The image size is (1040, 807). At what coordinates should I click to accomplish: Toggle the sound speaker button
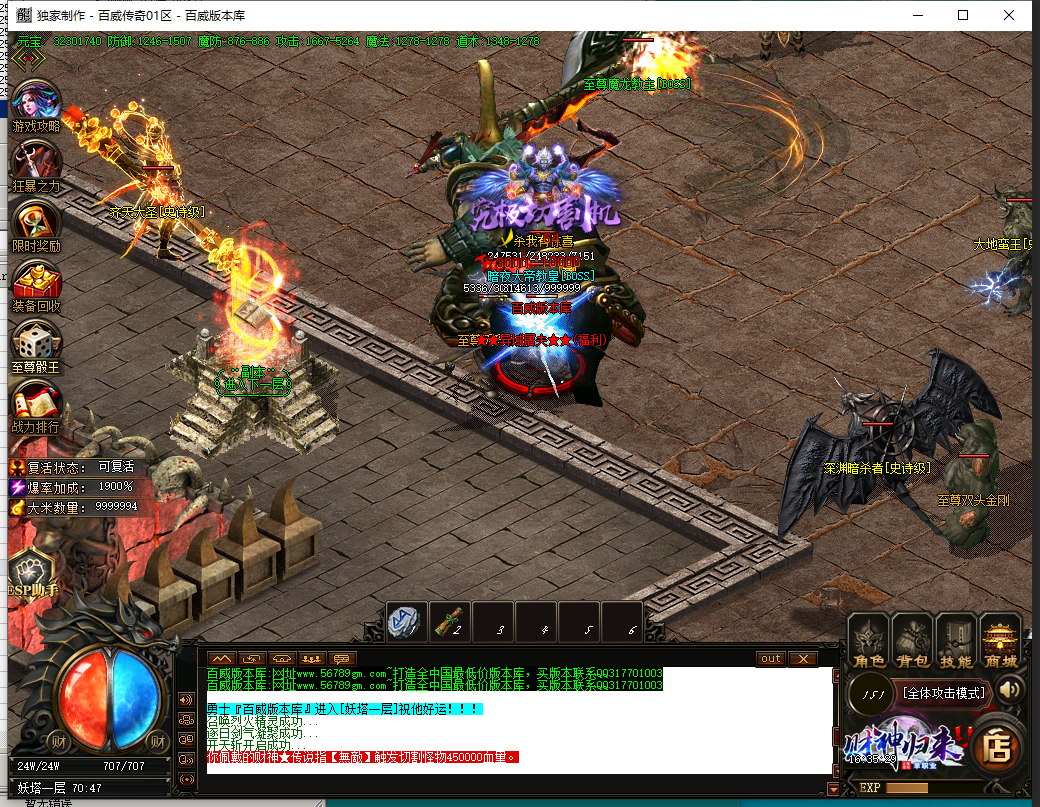point(1010,690)
